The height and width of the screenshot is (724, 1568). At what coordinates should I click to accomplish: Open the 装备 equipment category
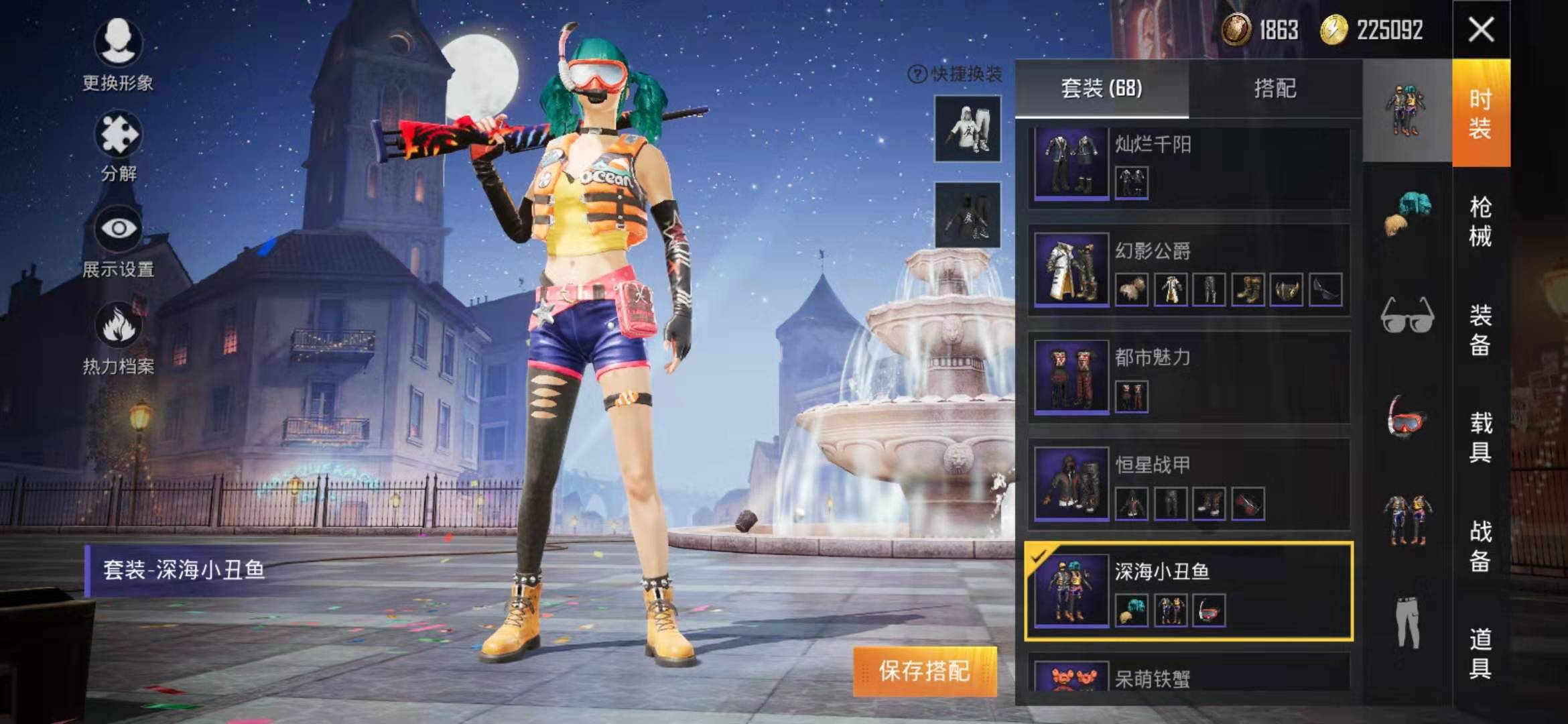(x=1481, y=330)
